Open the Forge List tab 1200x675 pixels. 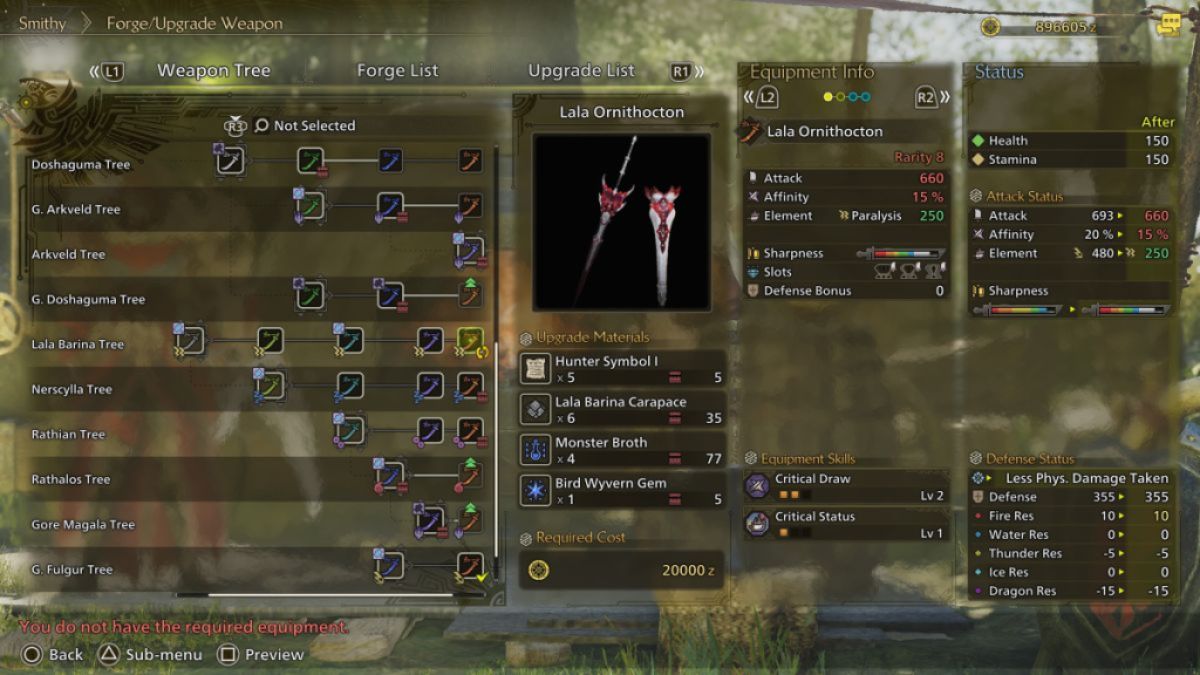(397, 71)
